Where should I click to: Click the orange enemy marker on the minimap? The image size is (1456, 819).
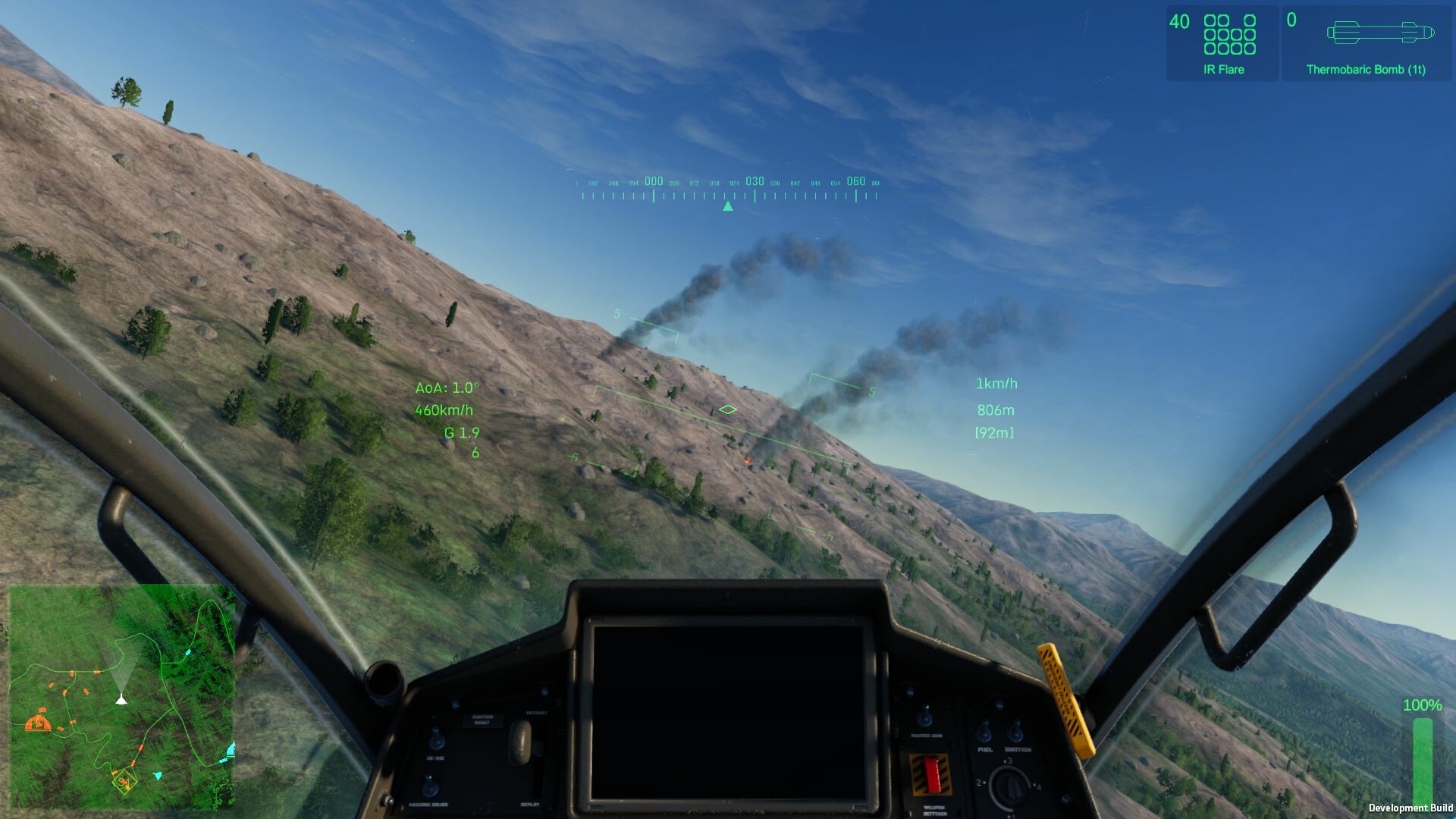(x=38, y=724)
